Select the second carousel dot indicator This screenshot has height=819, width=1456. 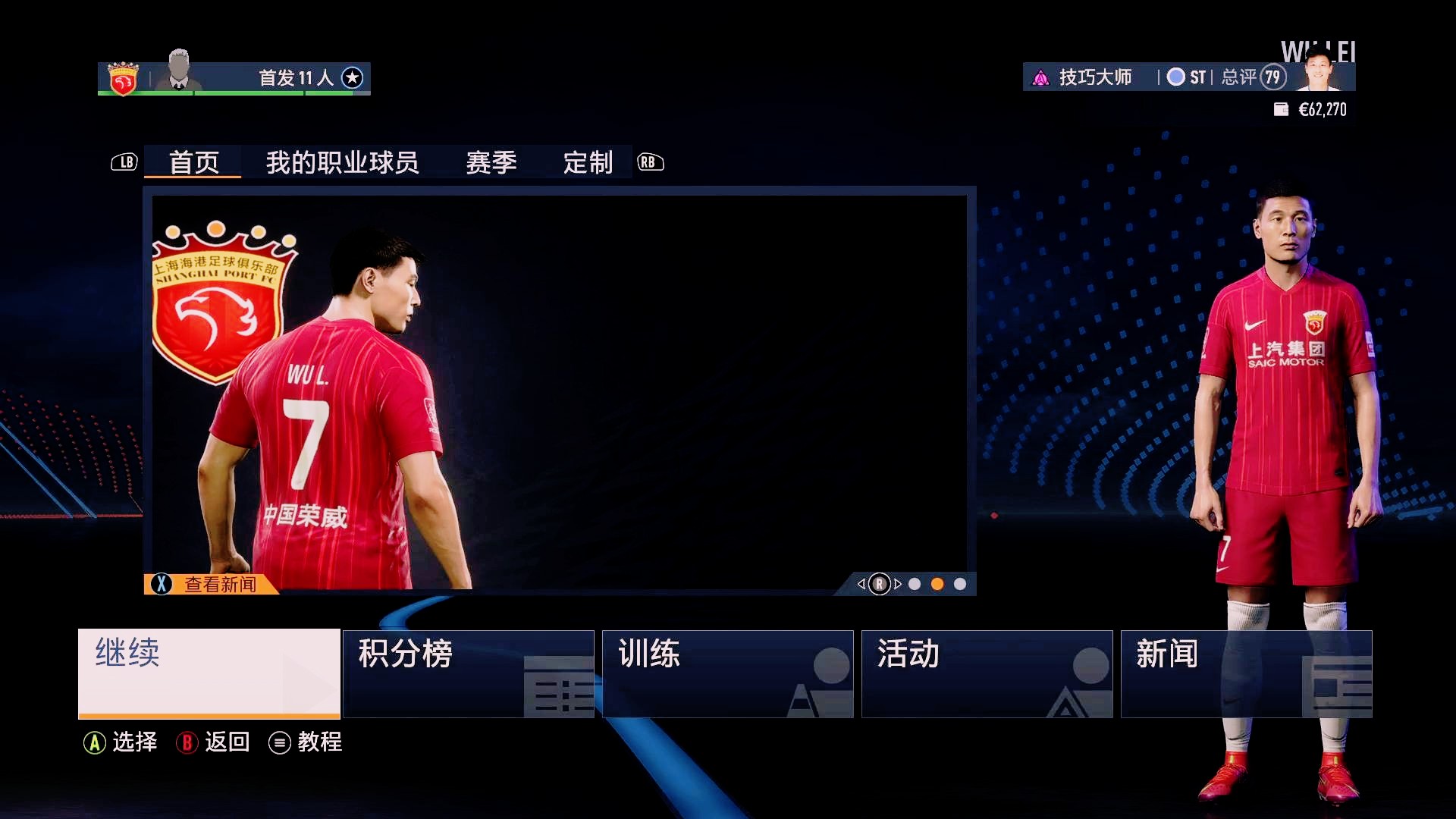(x=938, y=585)
